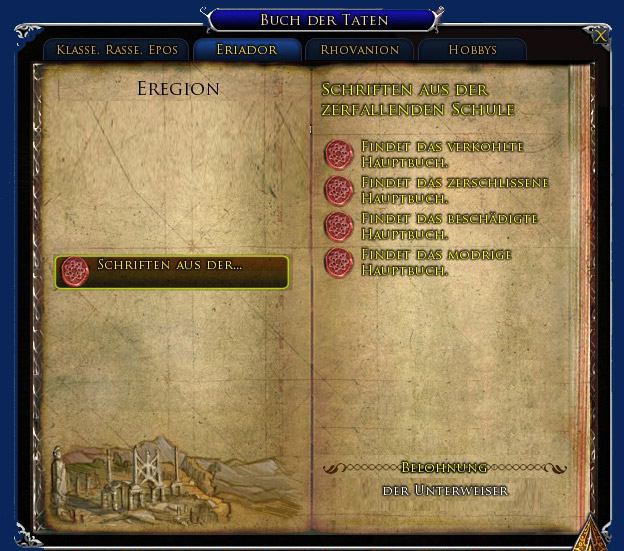Click the verkohlte Hauptbuch objective
Image resolution: width=624 pixels, height=551 pixels.
click(x=441, y=154)
